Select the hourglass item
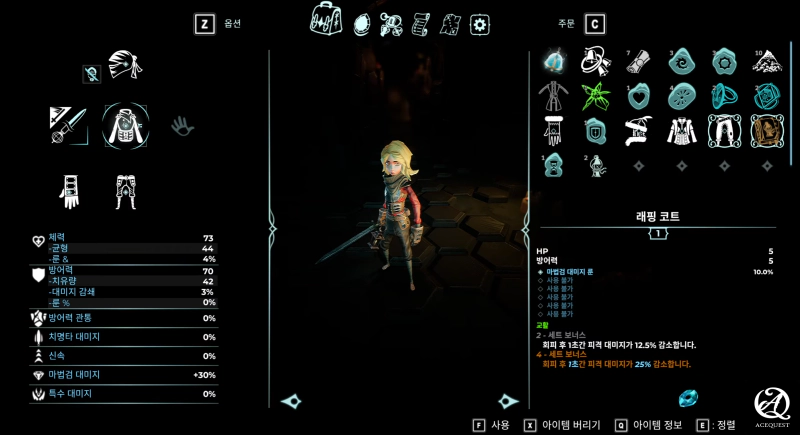 click(553, 165)
